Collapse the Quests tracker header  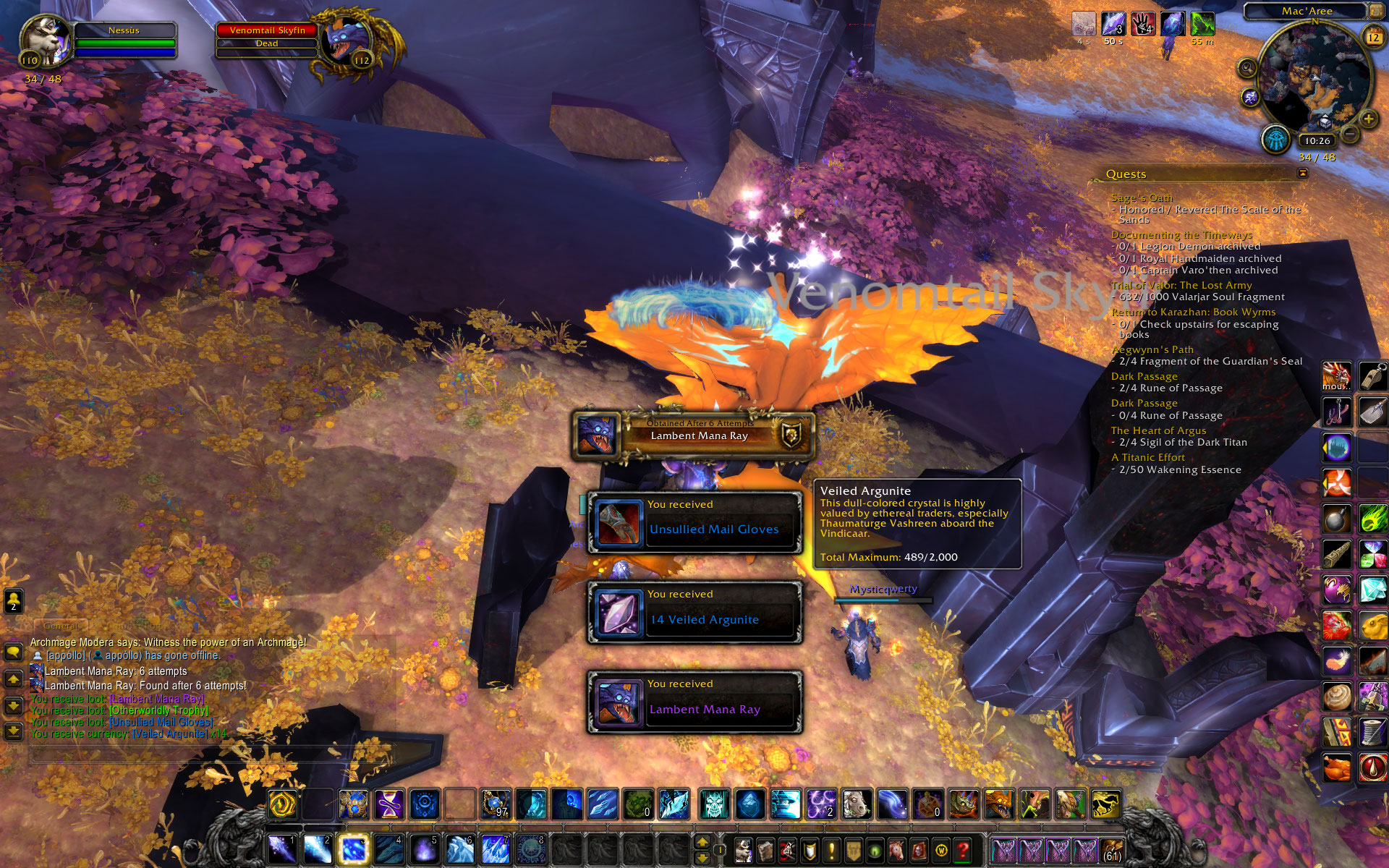1302,174
